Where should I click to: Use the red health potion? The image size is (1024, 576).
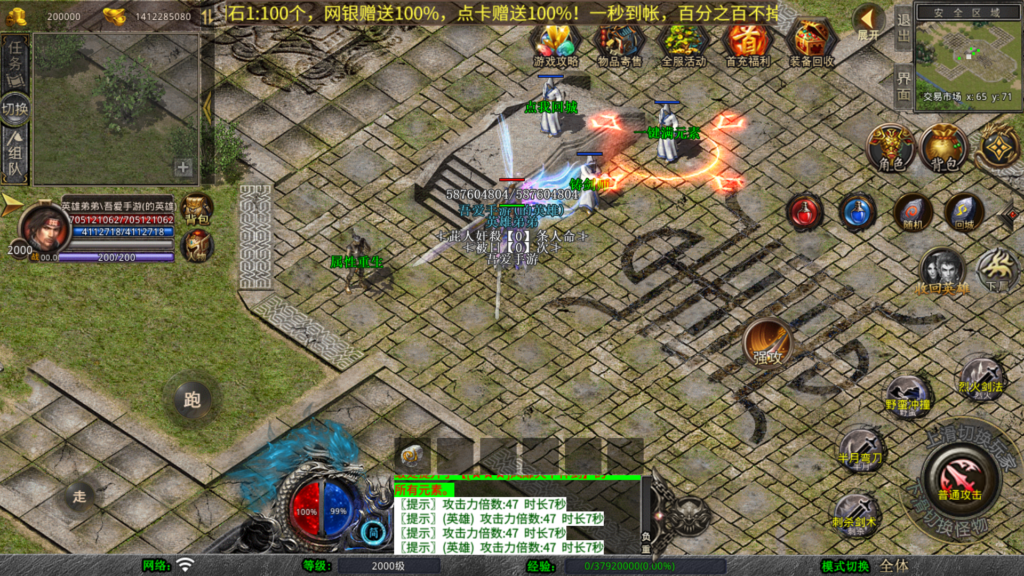coord(805,211)
